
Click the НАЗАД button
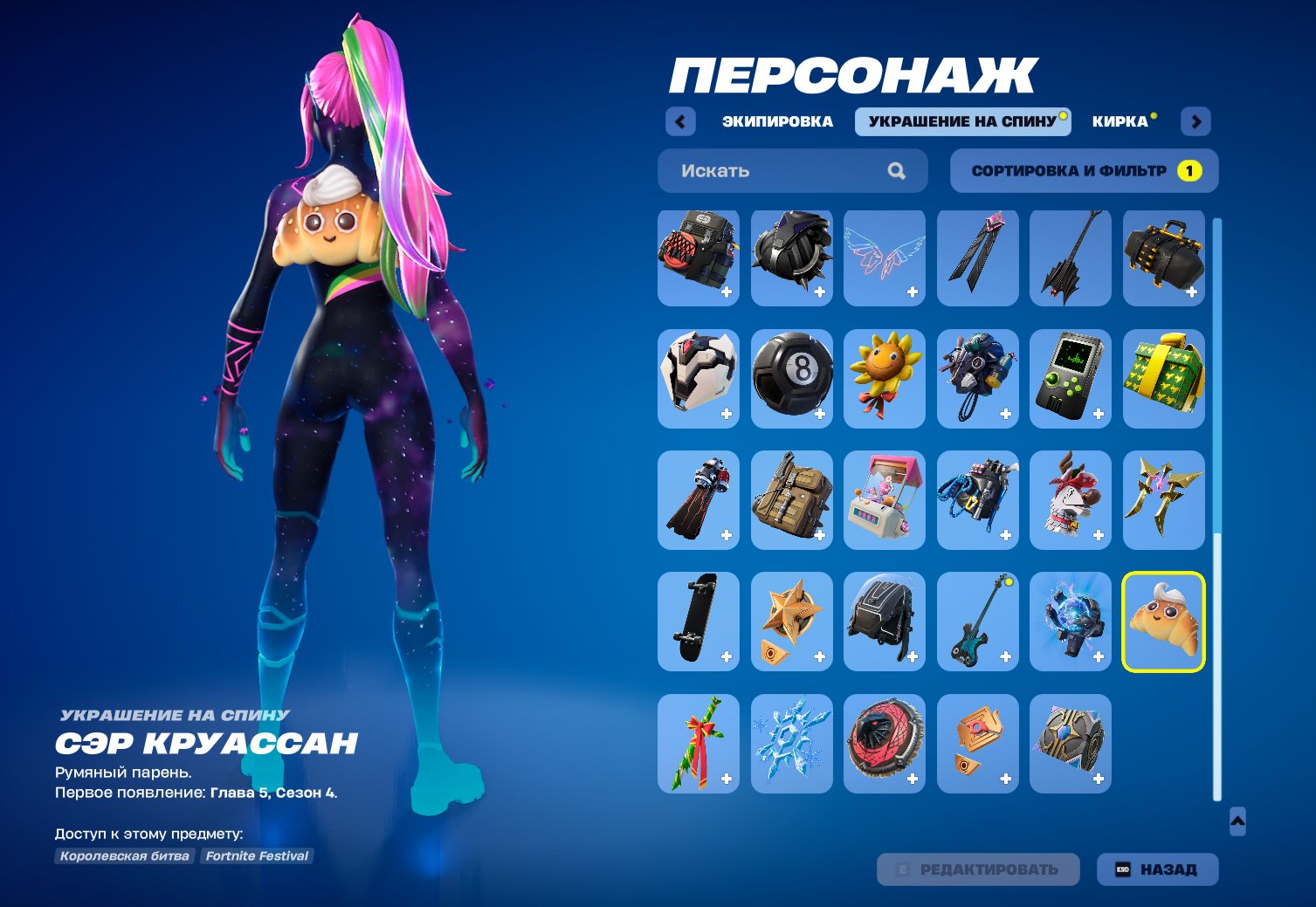(1156, 869)
